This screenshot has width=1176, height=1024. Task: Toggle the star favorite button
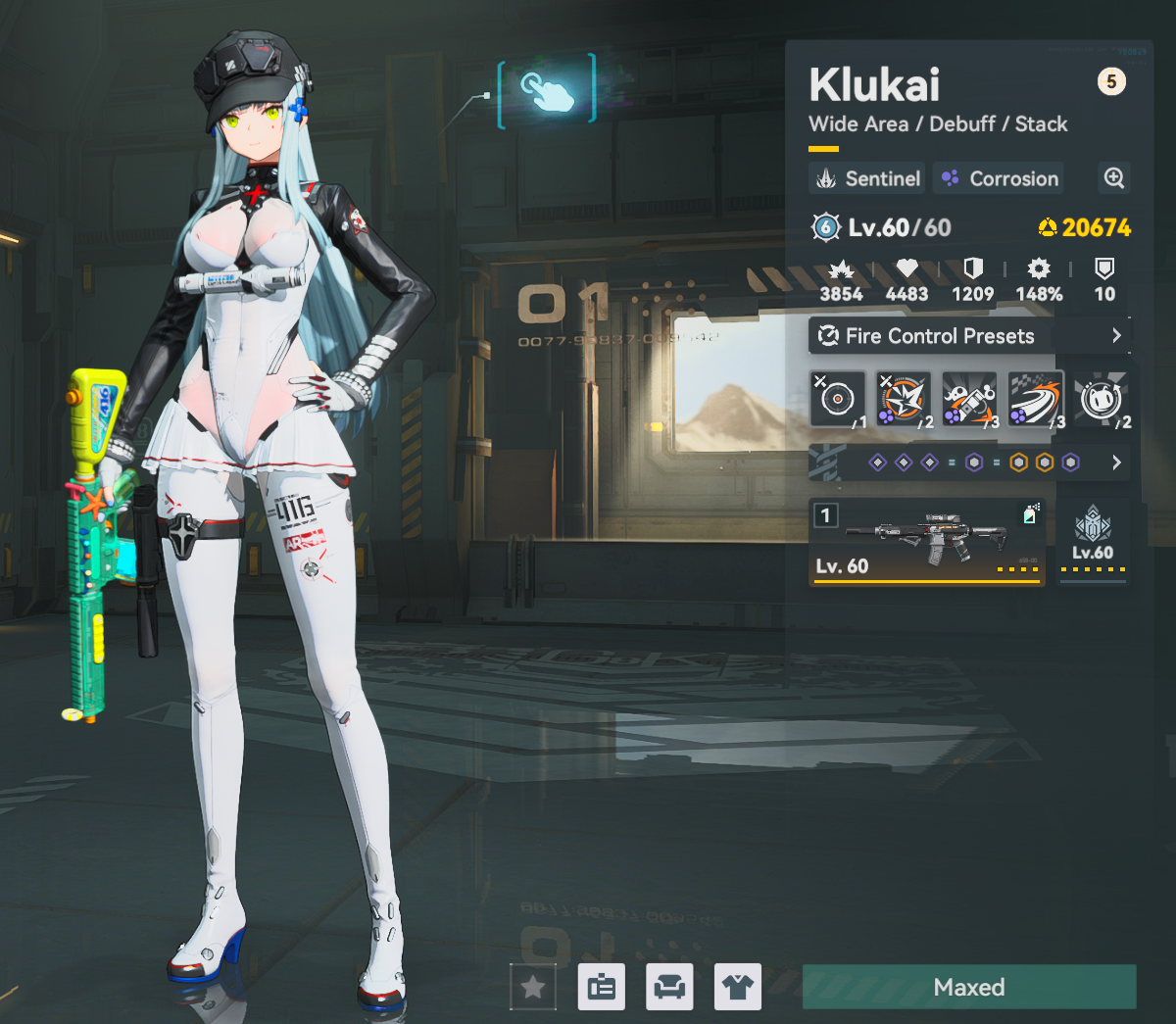[x=533, y=987]
